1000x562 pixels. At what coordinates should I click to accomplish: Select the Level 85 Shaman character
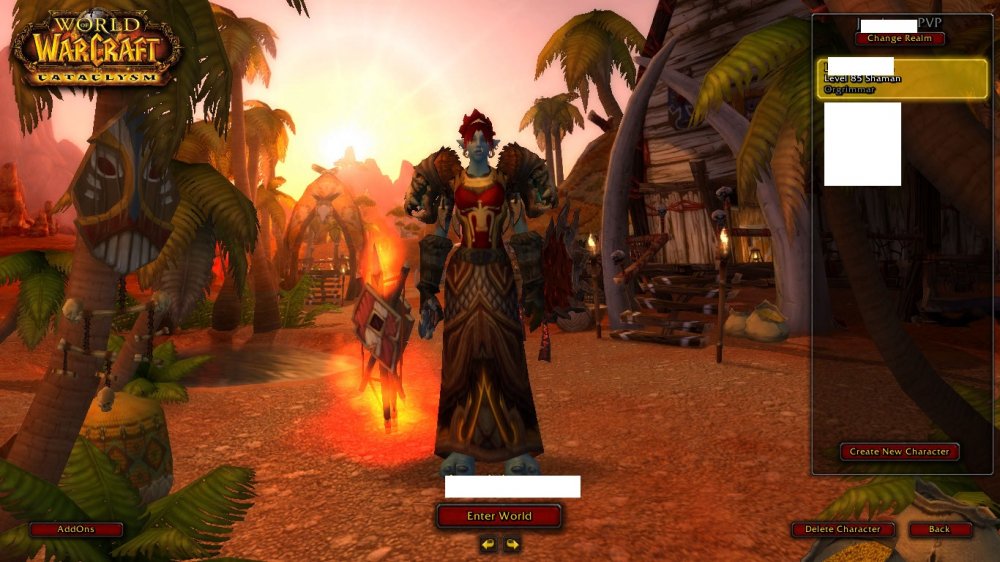(901, 78)
